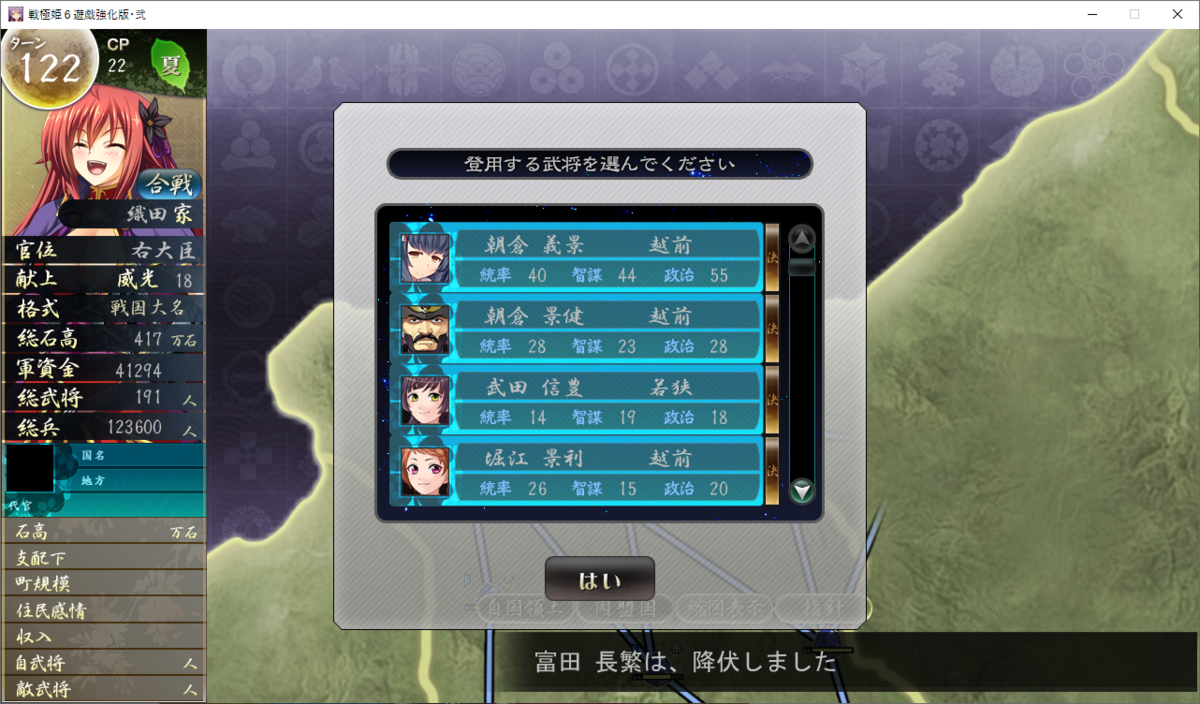Image resolution: width=1200 pixels, height=704 pixels.
Task: Confirm with the はい button
Action: 599,579
